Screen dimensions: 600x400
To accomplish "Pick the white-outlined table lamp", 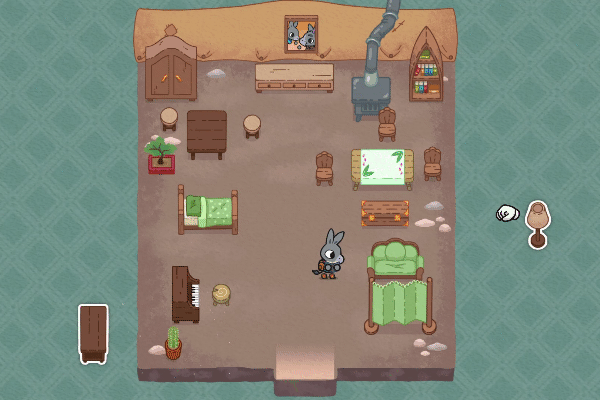I will (538, 223).
